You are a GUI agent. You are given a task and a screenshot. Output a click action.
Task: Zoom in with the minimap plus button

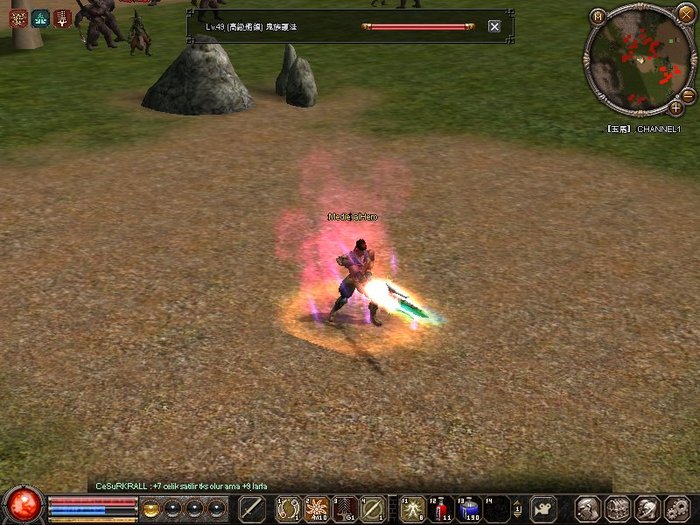[x=676, y=106]
